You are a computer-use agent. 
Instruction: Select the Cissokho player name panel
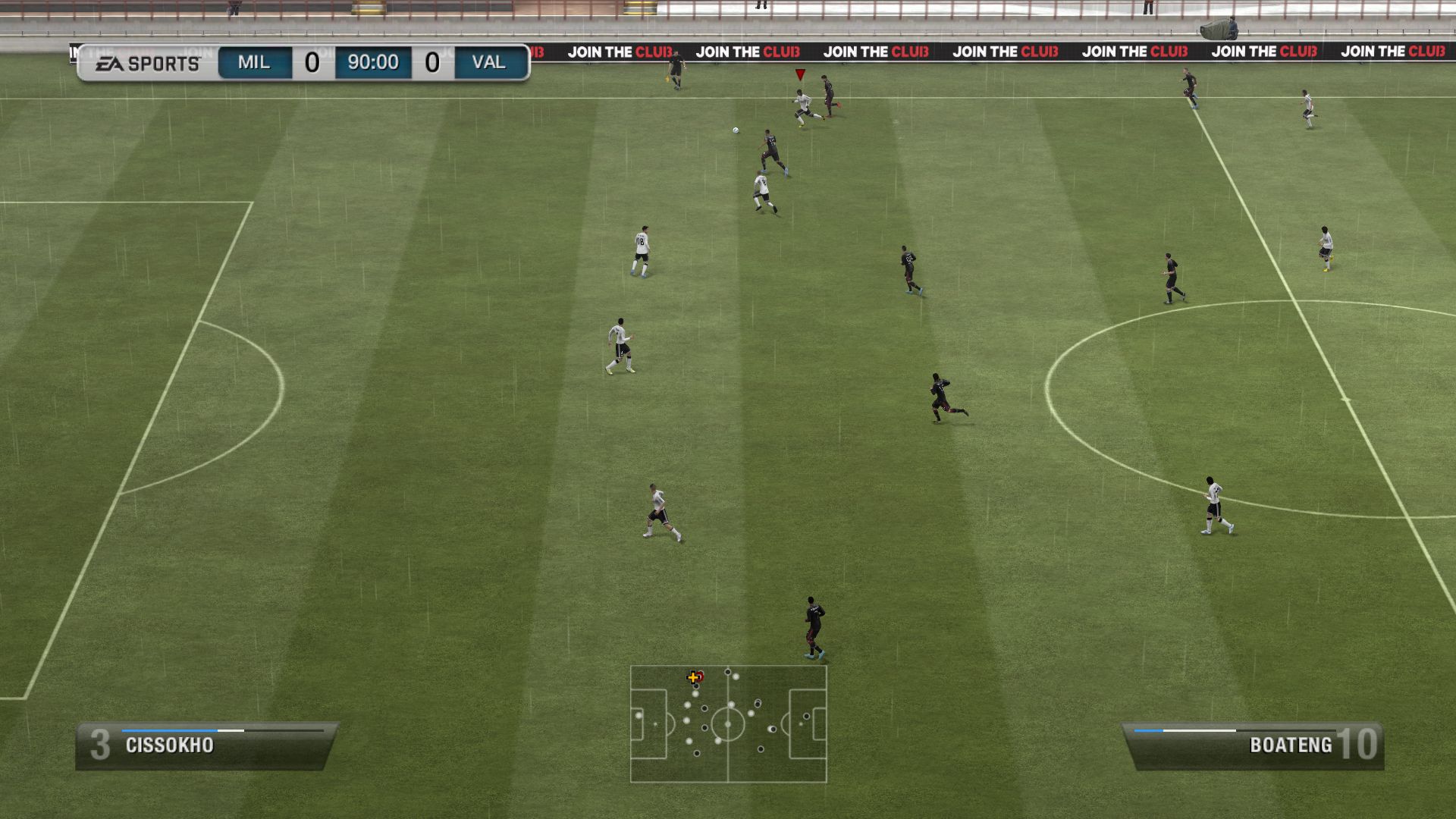coord(205,745)
